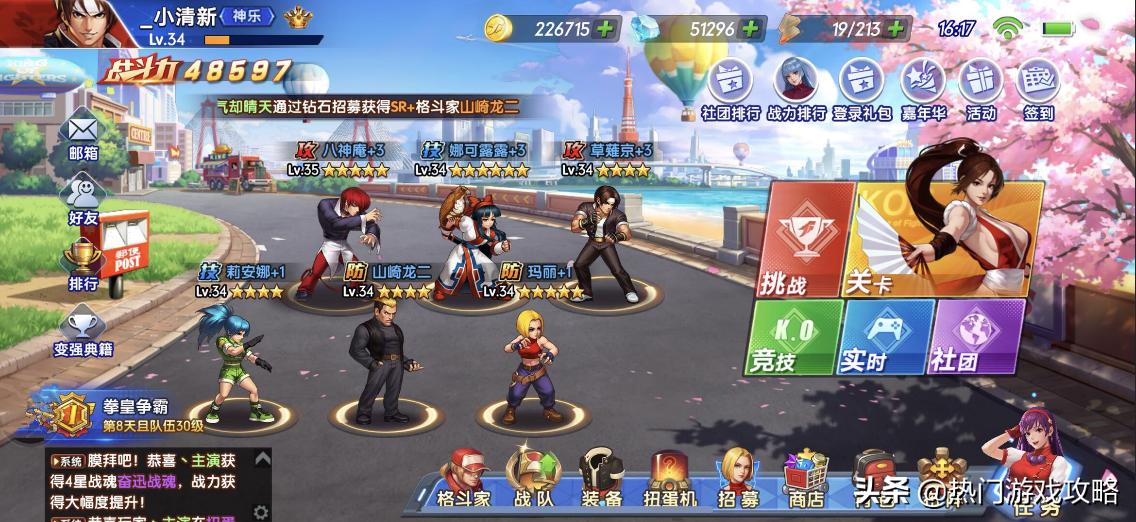Open the 格斗家 fighters menu
This screenshot has height=522, width=1136.
[x=464, y=478]
